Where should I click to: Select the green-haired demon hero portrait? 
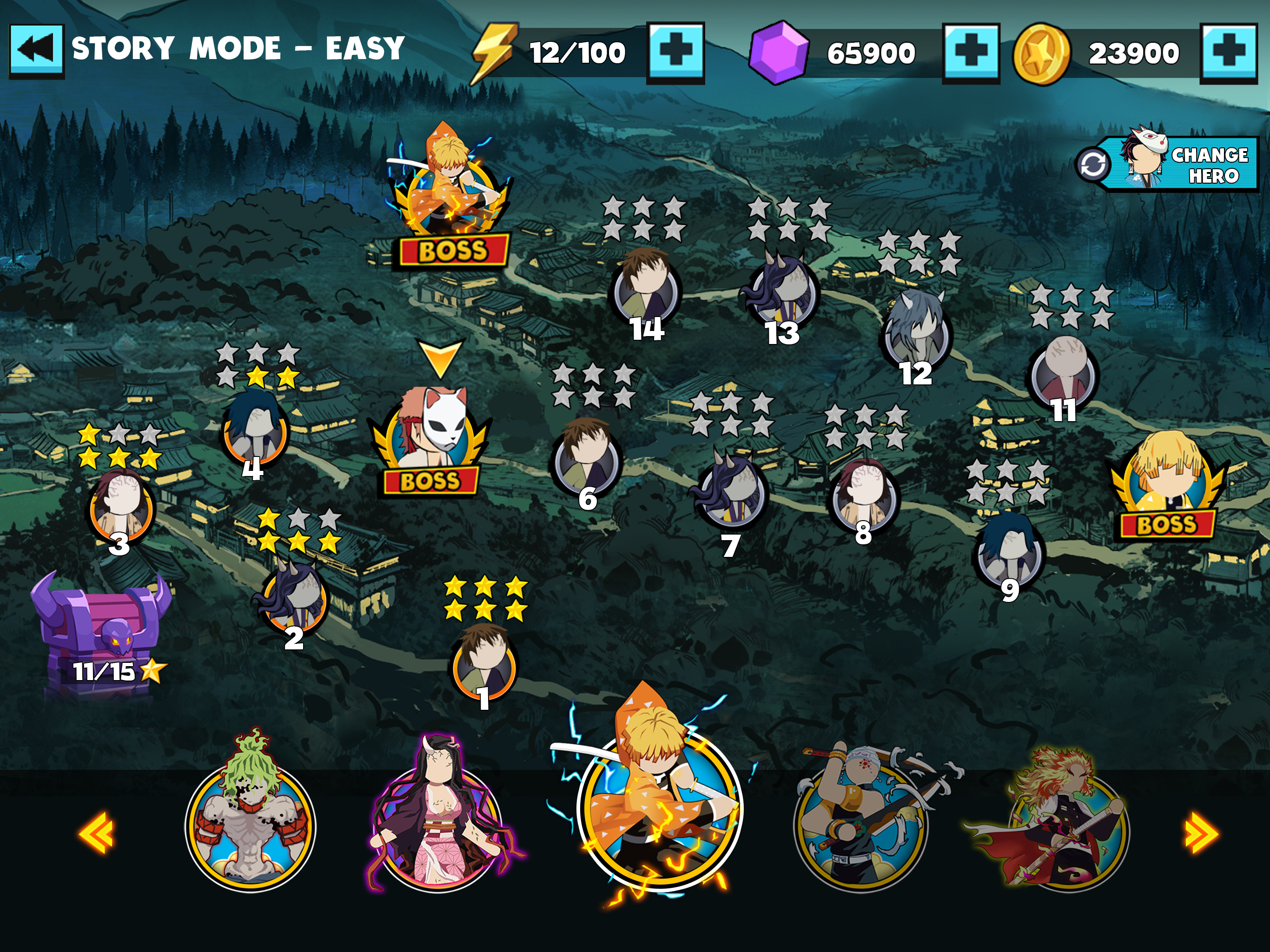[x=250, y=821]
